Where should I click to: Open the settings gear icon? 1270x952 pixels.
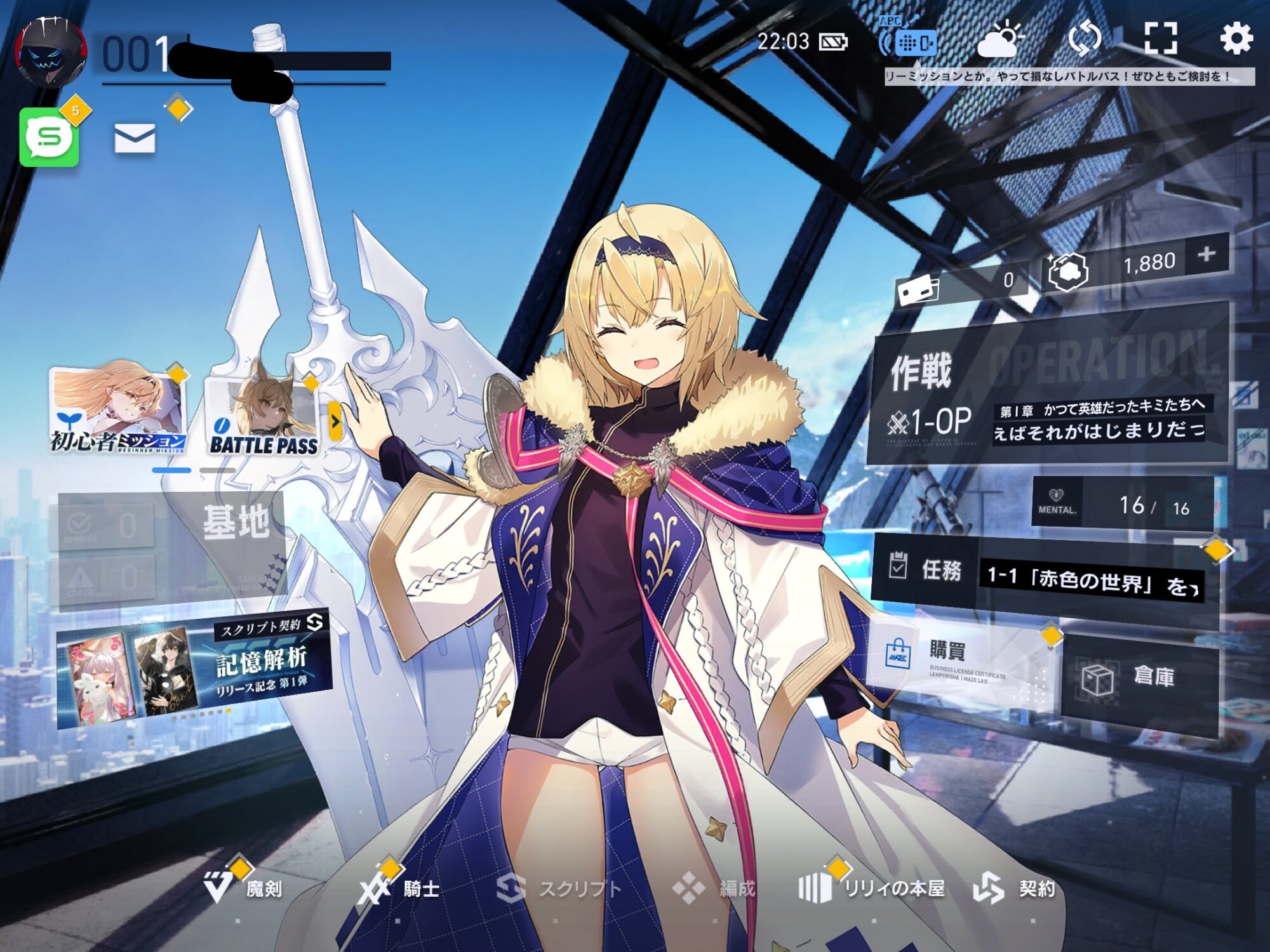(x=1236, y=38)
